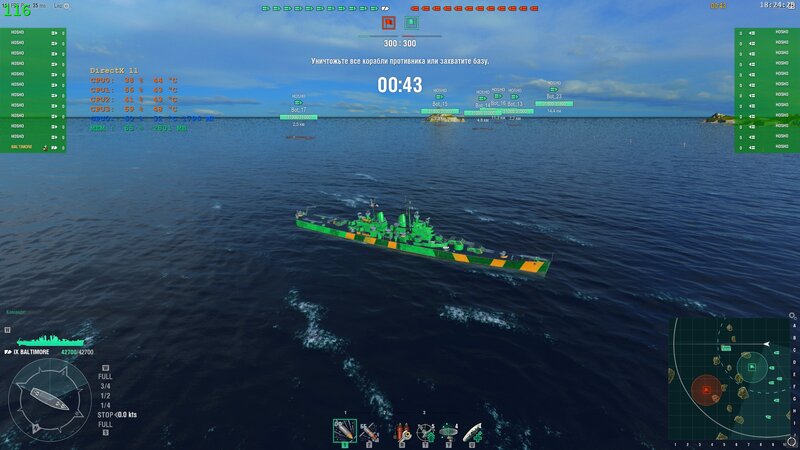This screenshot has width=800, height=450.
Task: Select the high-explosive shell ammo slot
Action: [344, 431]
